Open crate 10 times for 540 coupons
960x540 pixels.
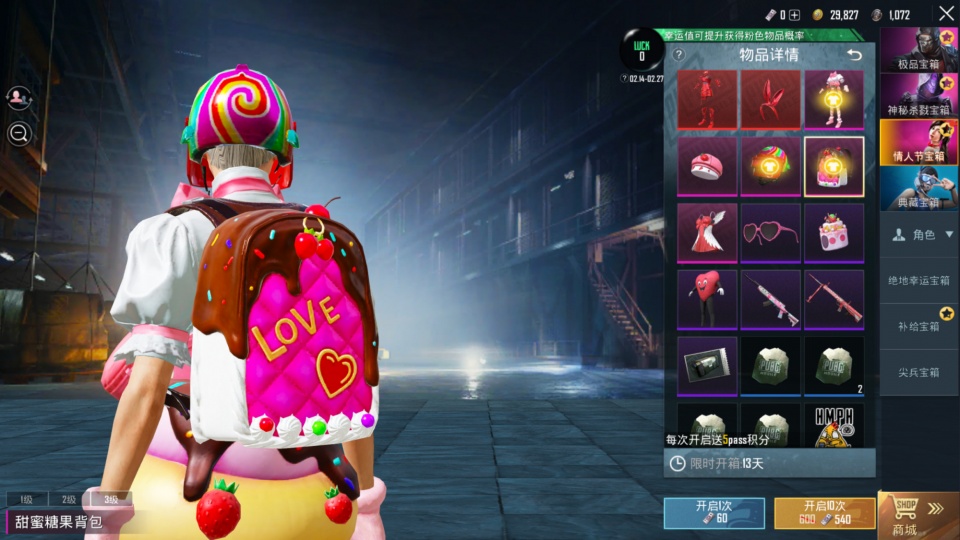824,513
